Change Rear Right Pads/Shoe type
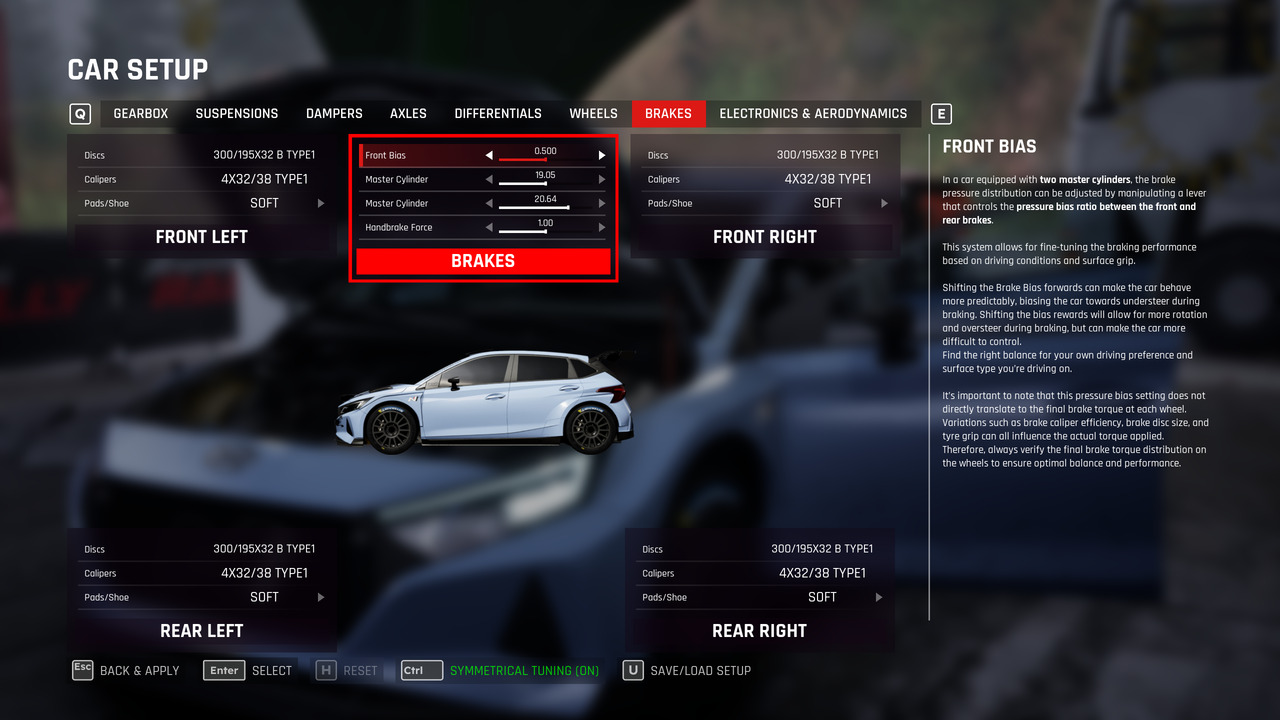The height and width of the screenshot is (720, 1280). [879, 597]
